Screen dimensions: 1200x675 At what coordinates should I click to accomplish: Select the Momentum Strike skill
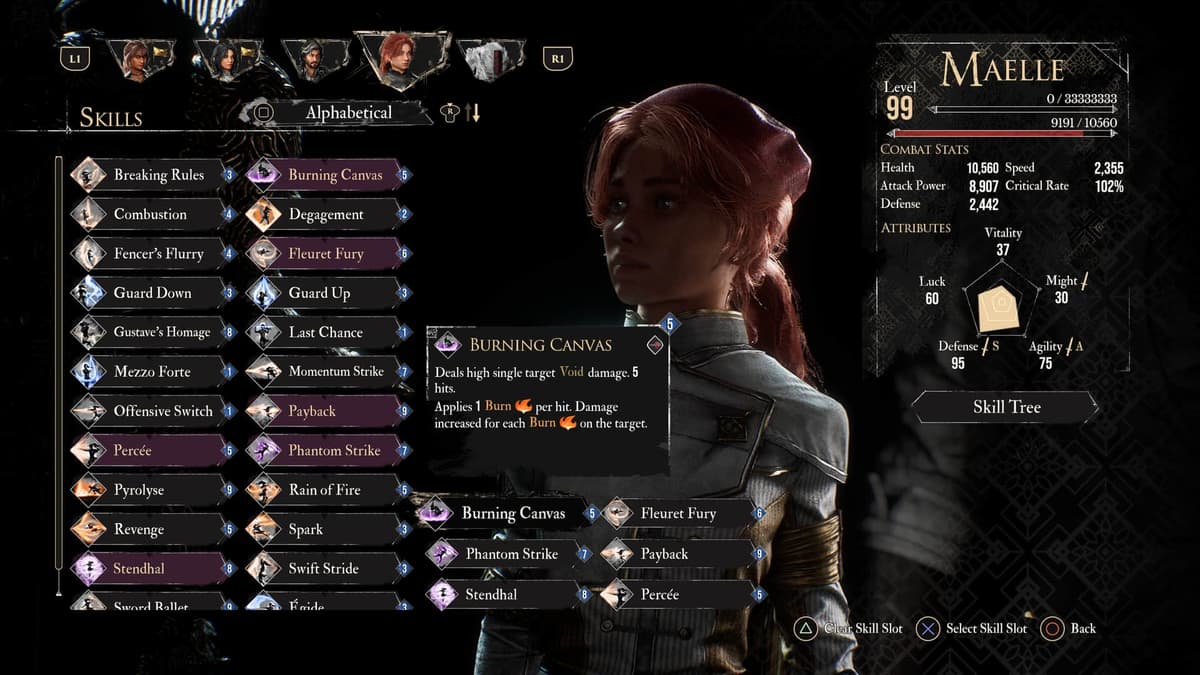(335, 372)
